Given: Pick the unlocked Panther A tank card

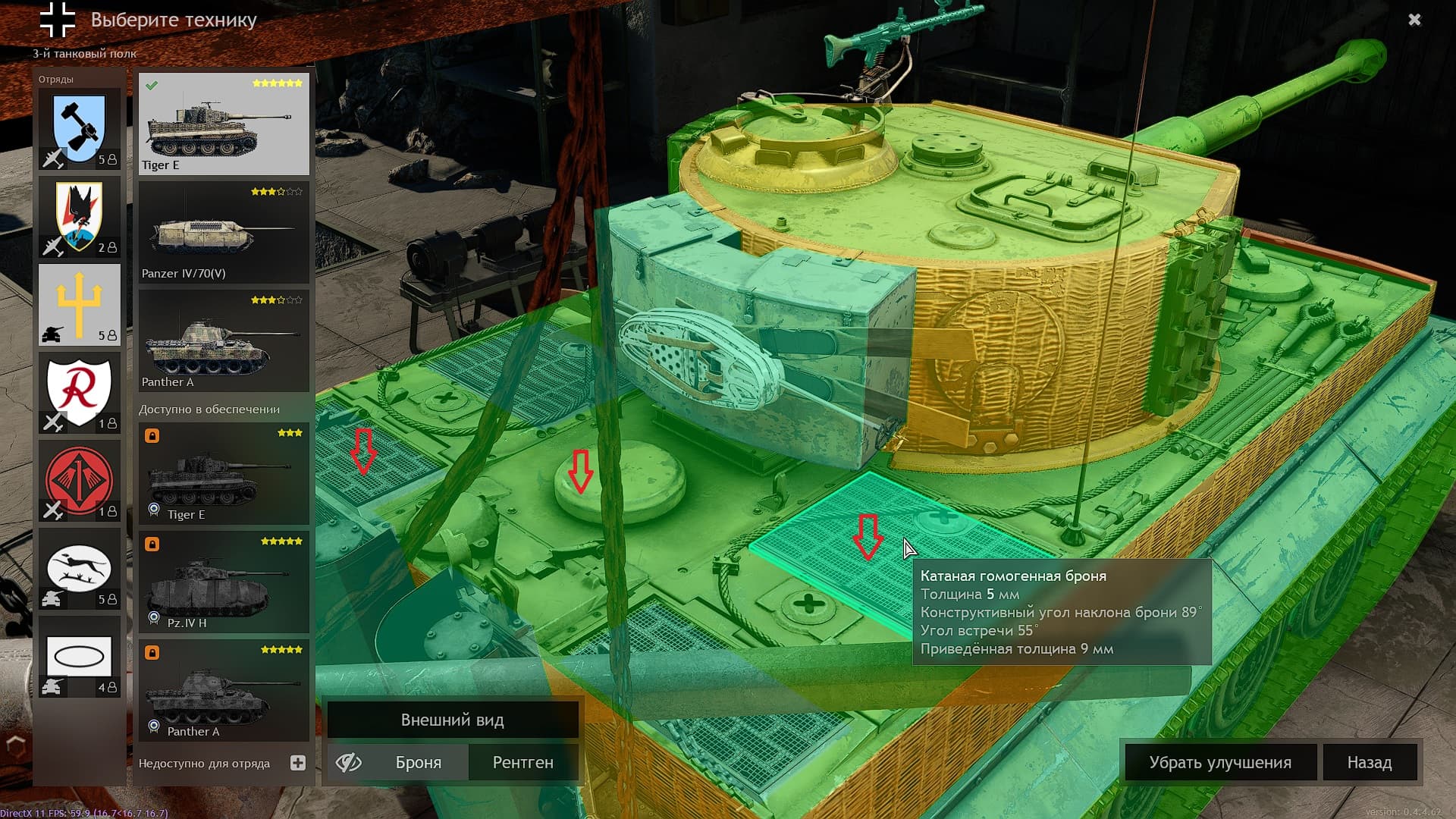Looking at the screenshot, I should click(224, 341).
